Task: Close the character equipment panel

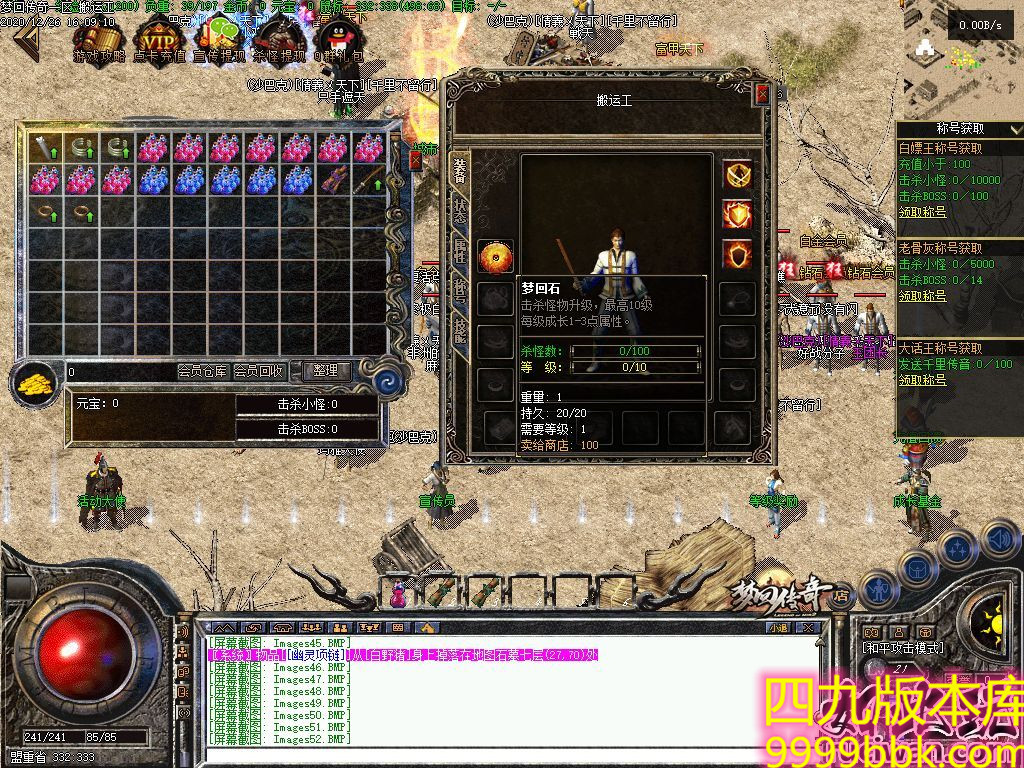Action: pyautogui.click(x=762, y=95)
